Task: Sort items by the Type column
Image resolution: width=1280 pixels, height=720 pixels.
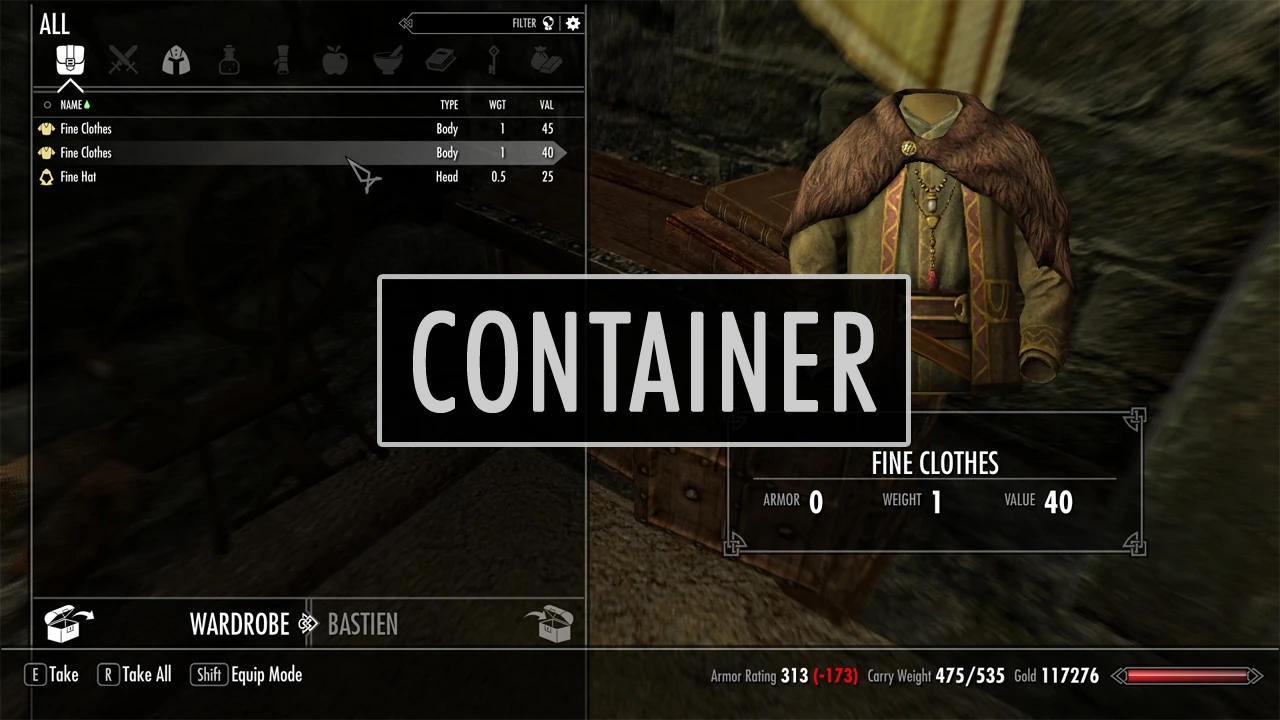Action: coord(449,105)
